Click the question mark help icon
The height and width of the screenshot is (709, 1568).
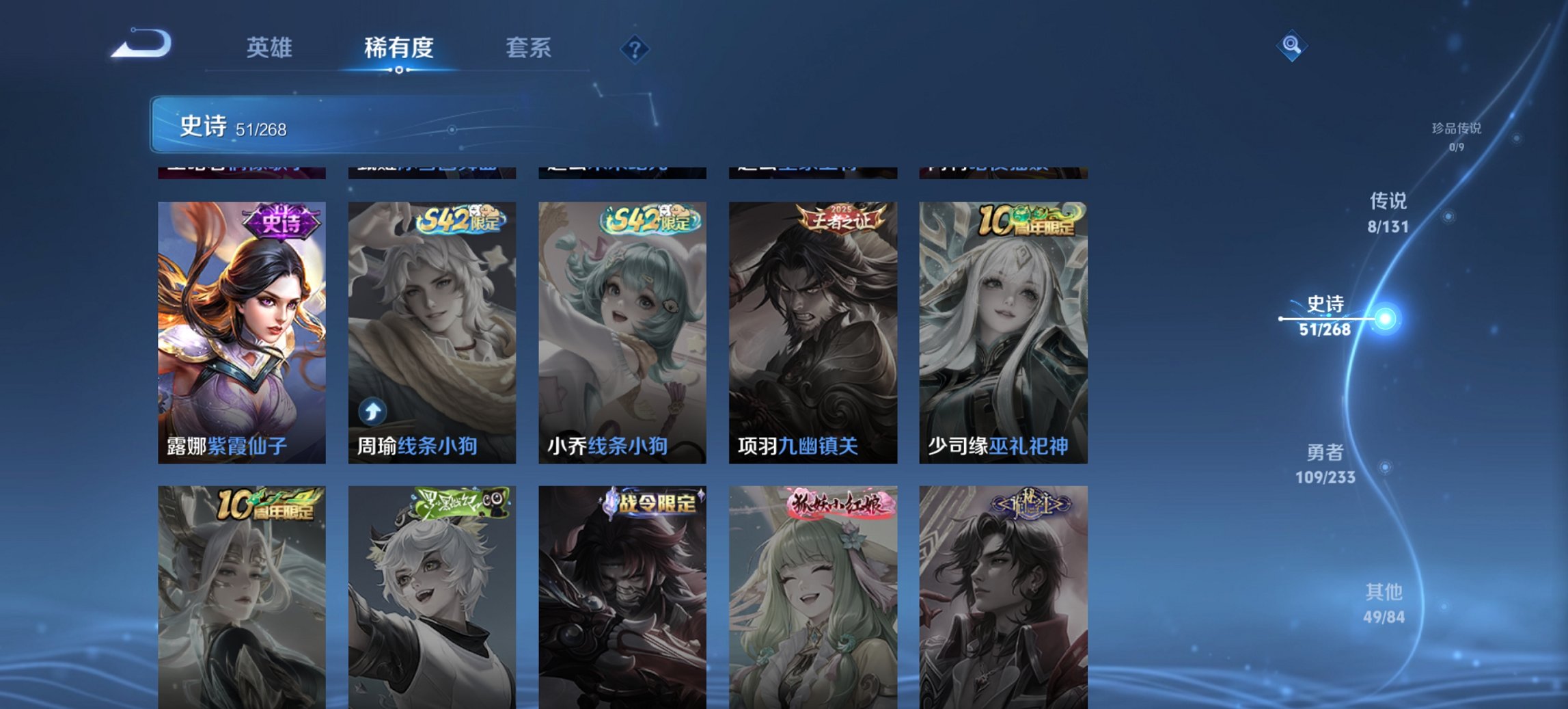tap(634, 48)
